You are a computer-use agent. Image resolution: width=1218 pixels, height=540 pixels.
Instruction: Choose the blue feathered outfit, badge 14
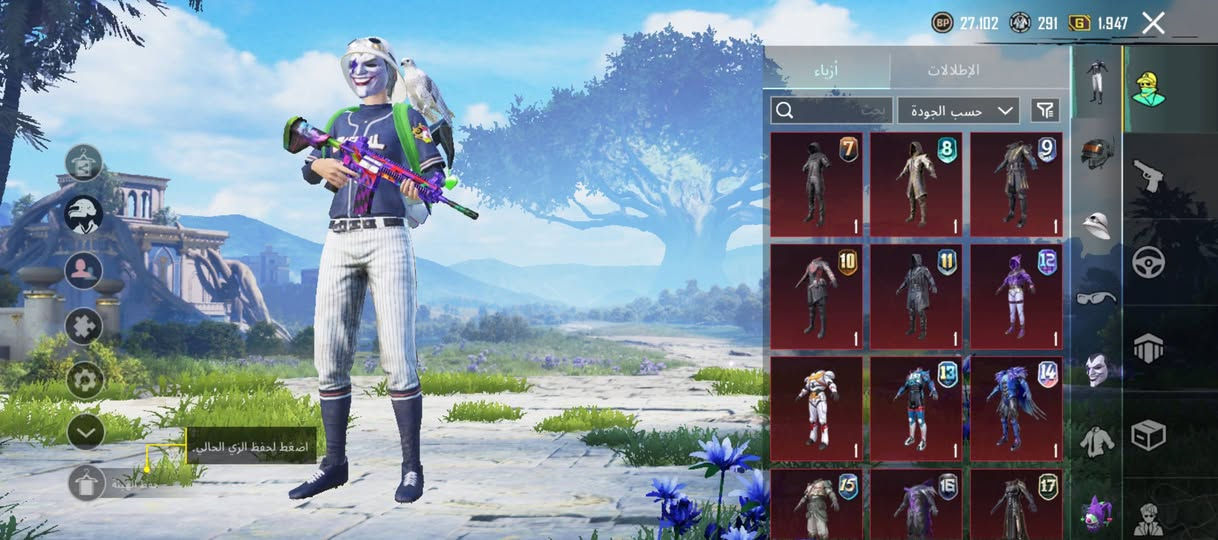[1016, 408]
